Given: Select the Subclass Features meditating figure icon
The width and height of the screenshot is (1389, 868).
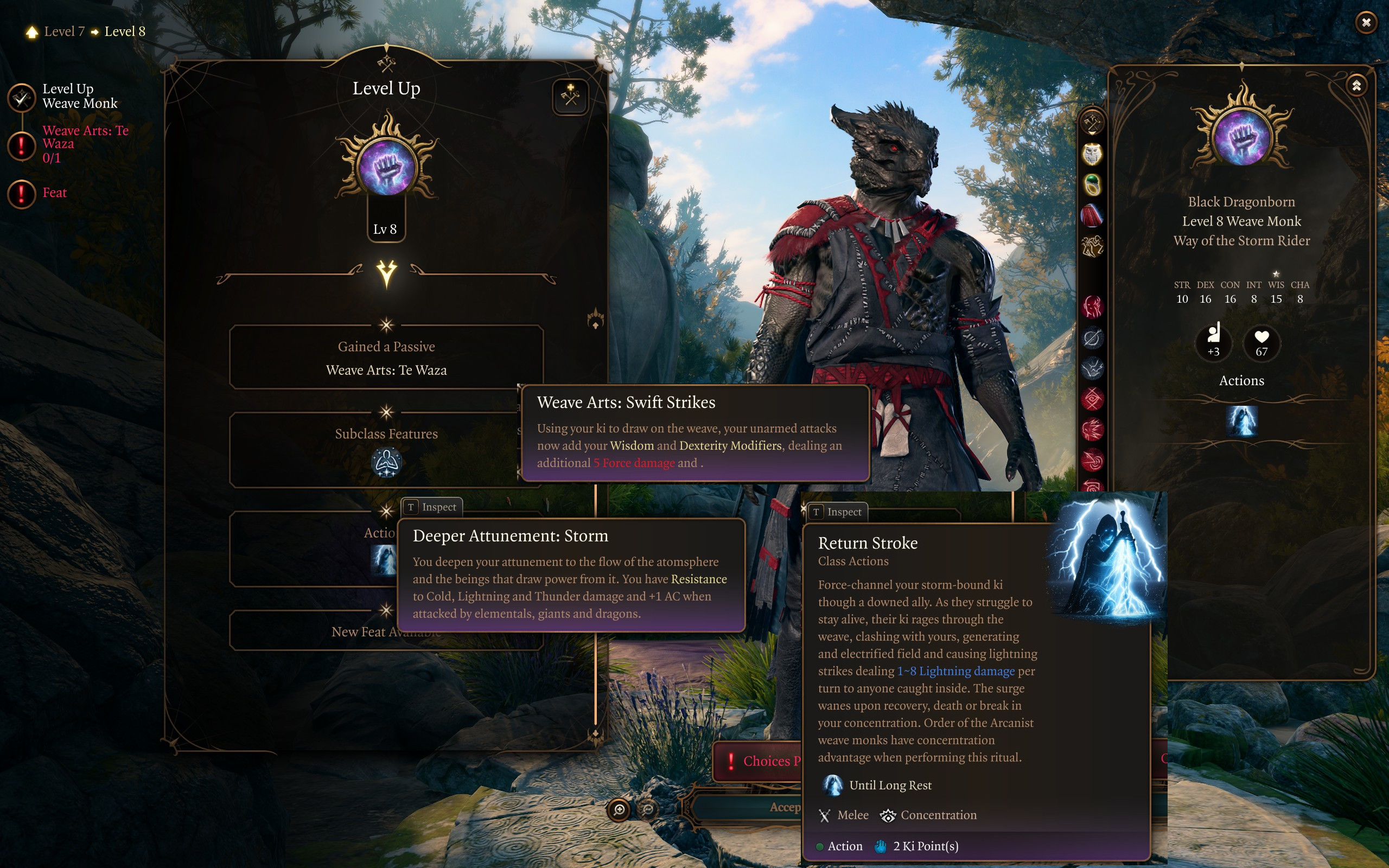Looking at the screenshot, I should (386, 463).
